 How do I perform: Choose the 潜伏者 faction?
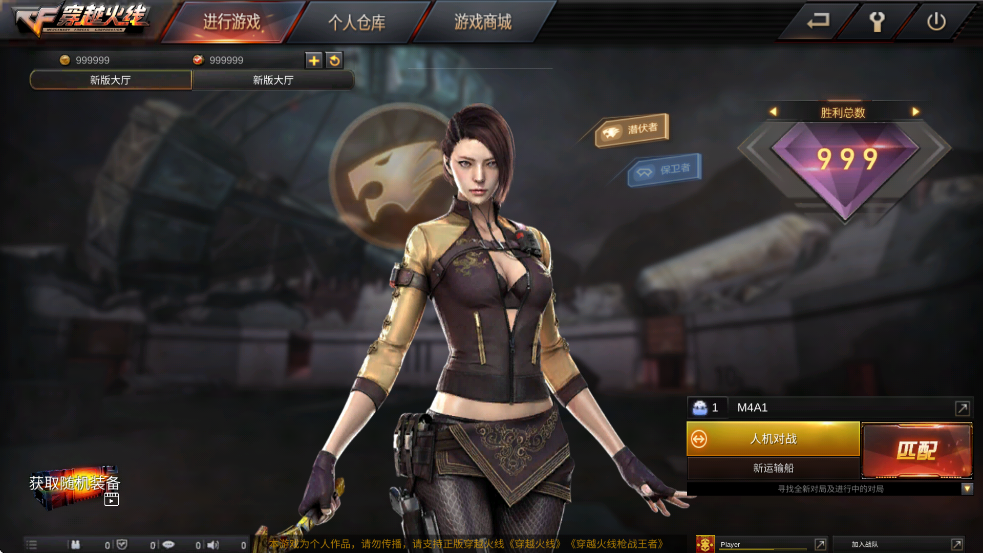pos(632,129)
